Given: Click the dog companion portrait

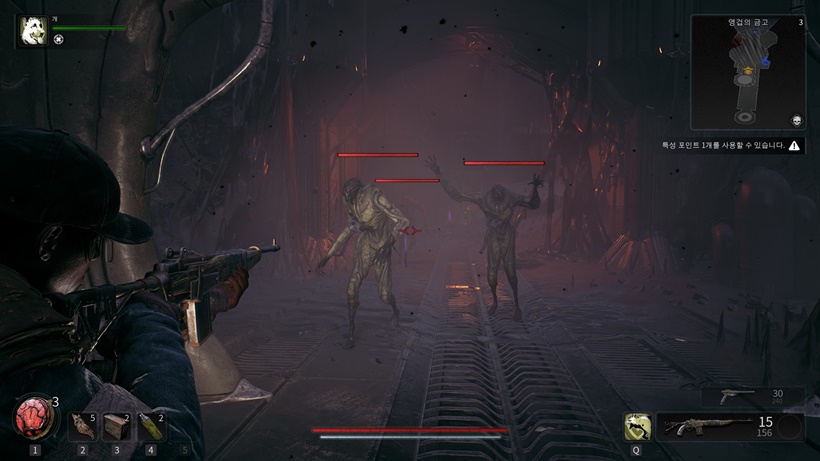Looking at the screenshot, I should coord(33,31).
